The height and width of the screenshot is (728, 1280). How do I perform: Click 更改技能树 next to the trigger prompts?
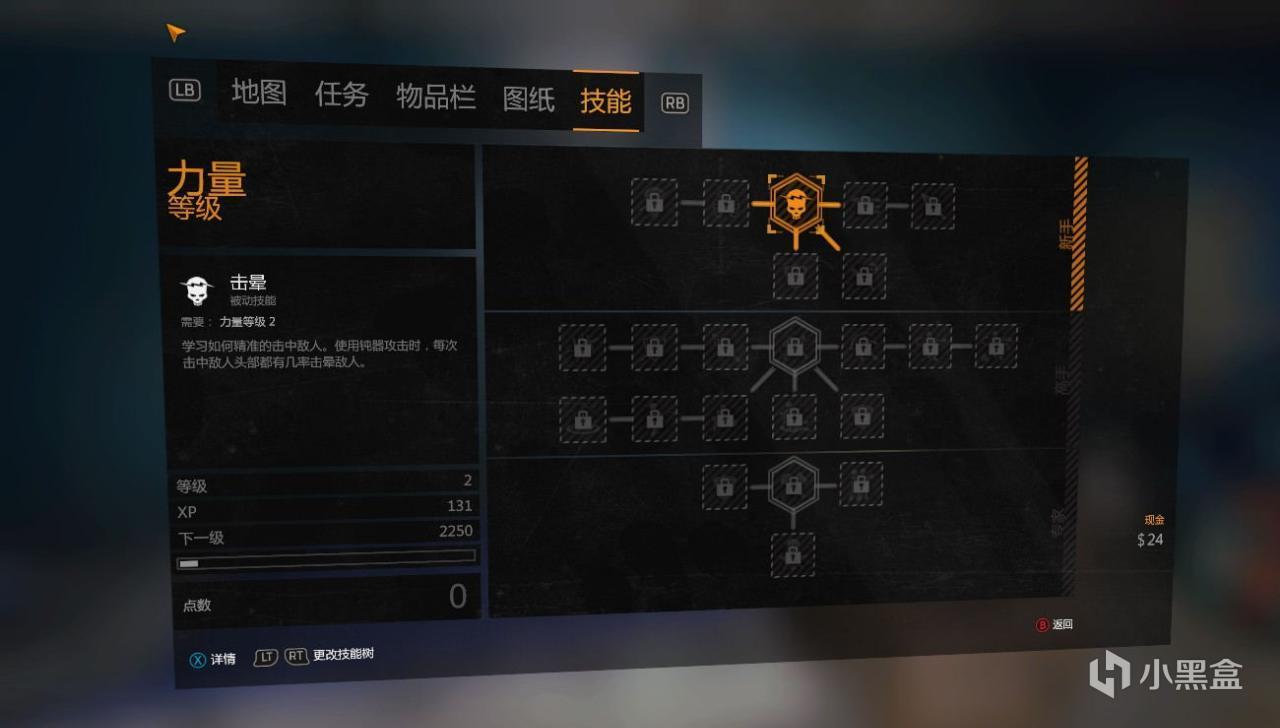pos(345,658)
